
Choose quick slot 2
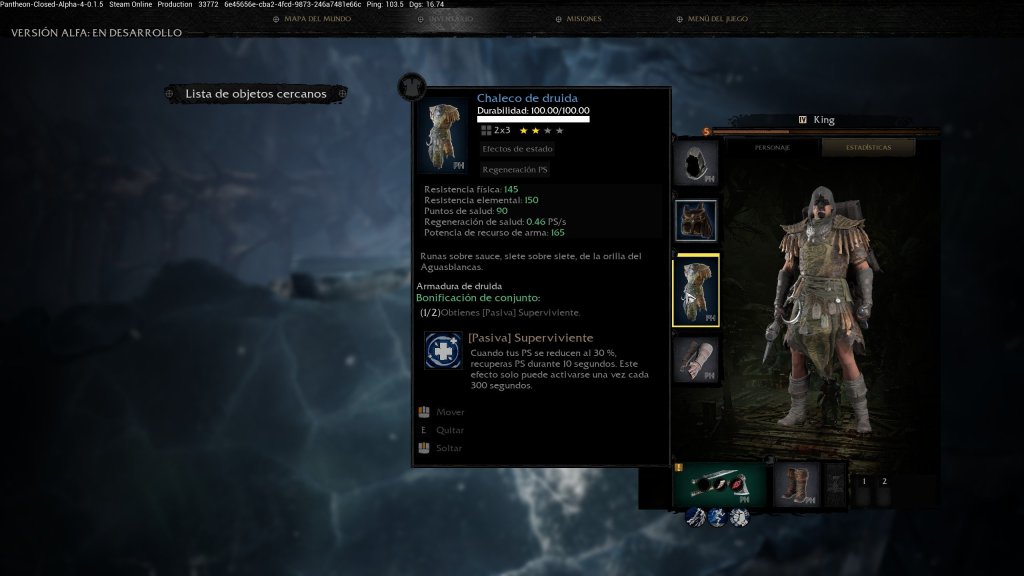click(x=885, y=482)
